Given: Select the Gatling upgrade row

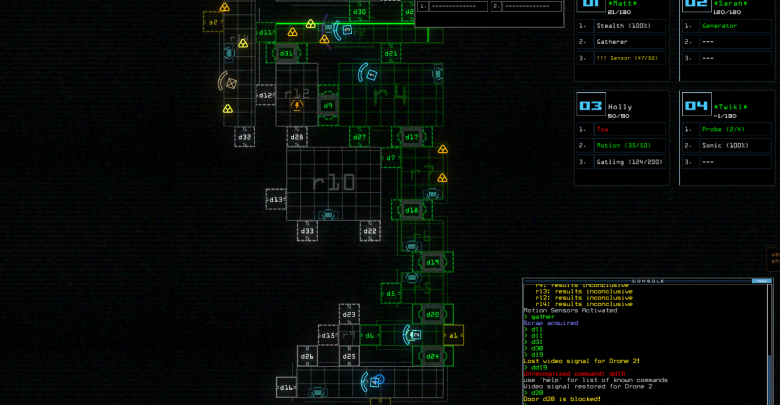Looking at the screenshot, I should pyautogui.click(x=620, y=161).
